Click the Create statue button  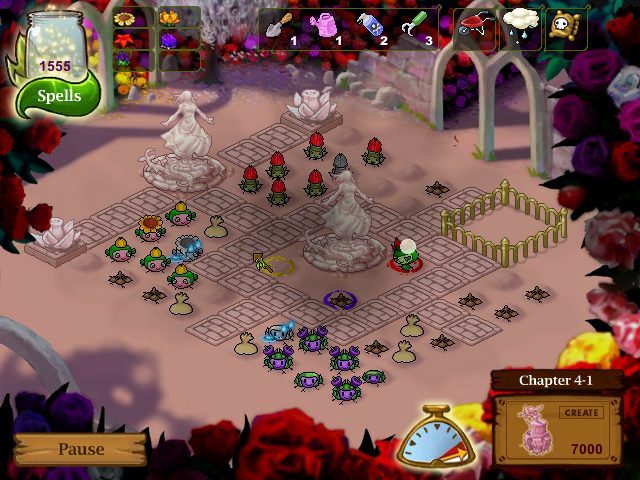(x=580, y=412)
